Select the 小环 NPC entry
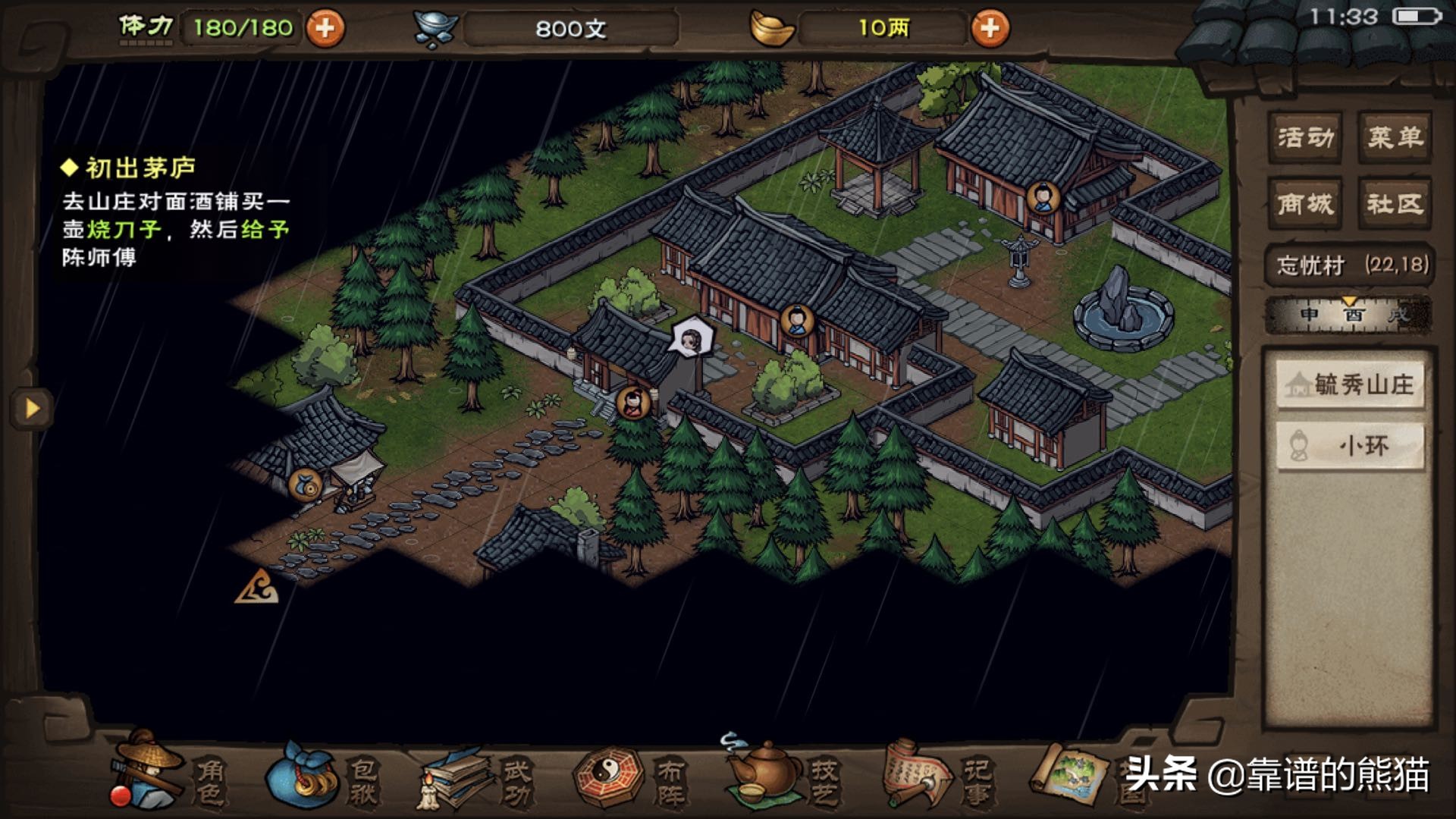Viewport: 1456px width, 819px height. pos(1350,446)
